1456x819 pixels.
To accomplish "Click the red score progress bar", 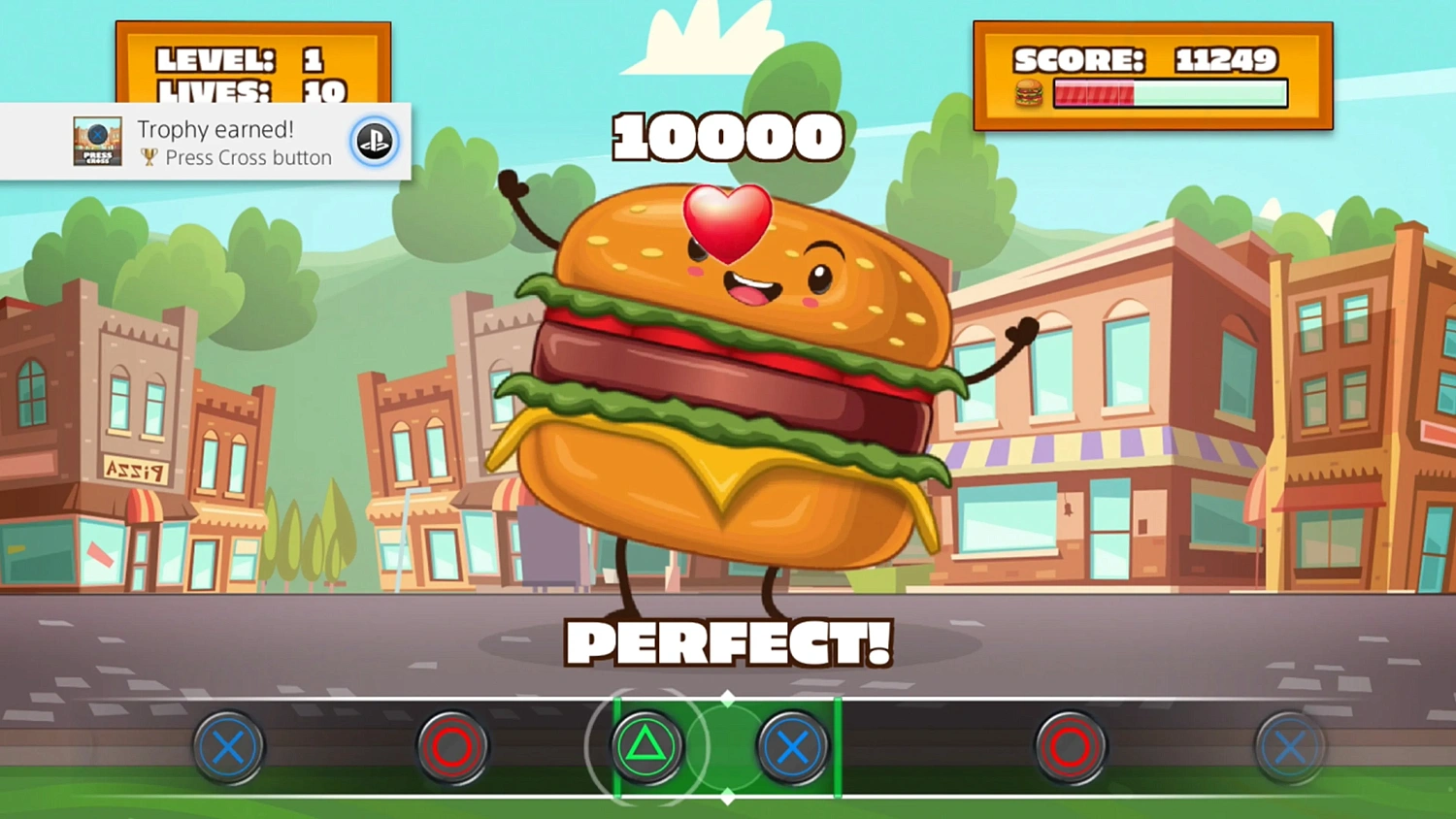I will coord(1095,93).
